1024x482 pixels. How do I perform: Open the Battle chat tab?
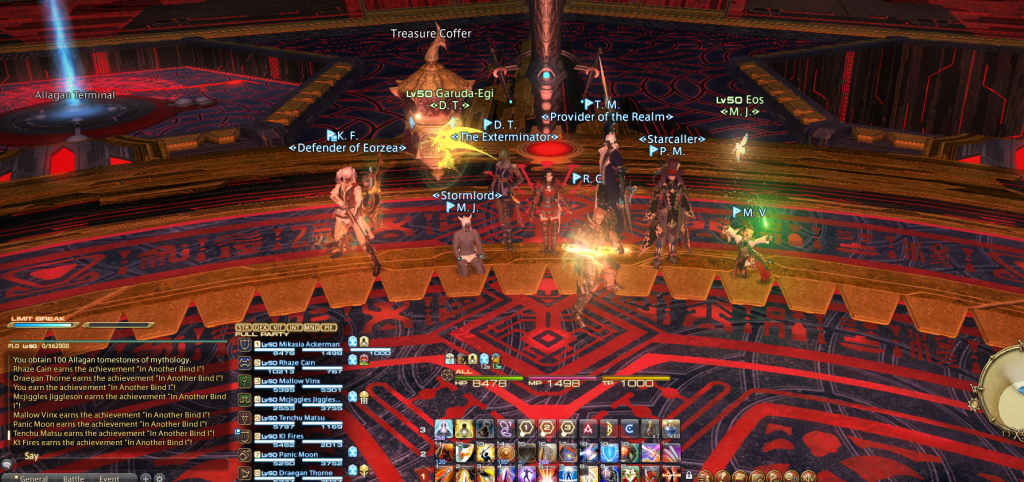(x=75, y=478)
